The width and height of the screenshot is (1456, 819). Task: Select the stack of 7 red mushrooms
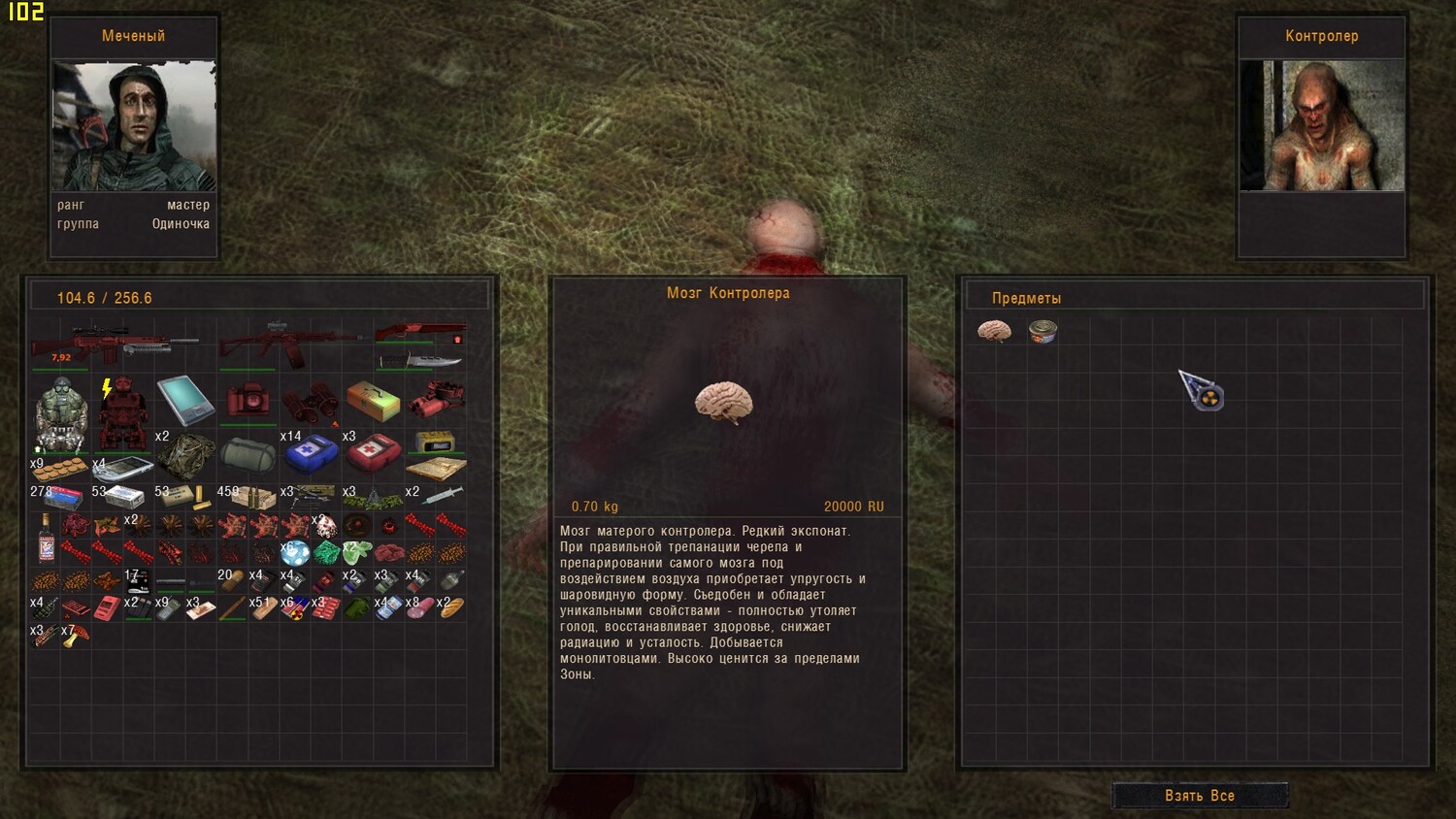pos(75,636)
